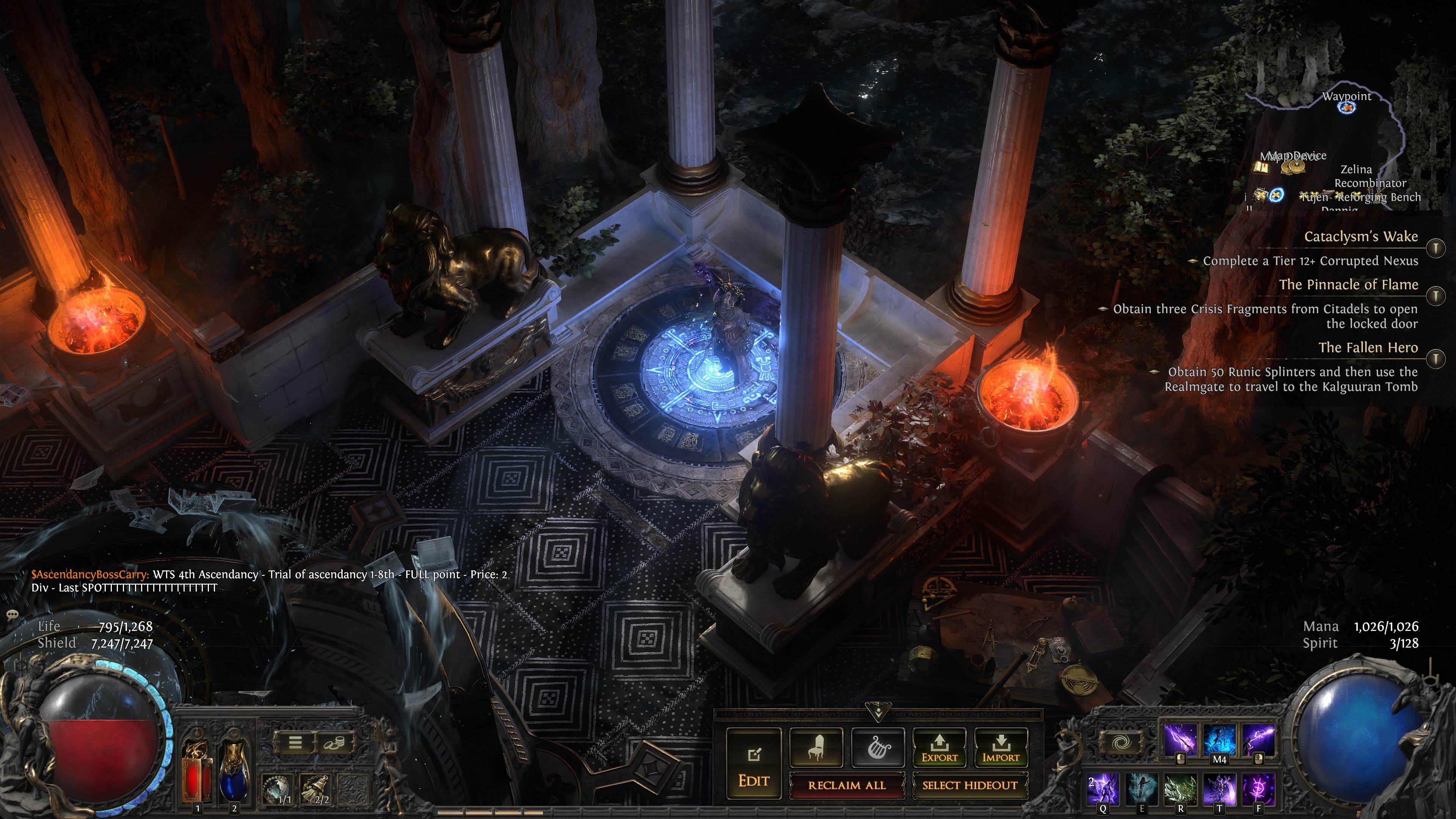Export the hideout layout
The width and height of the screenshot is (1456, 819).
(x=940, y=747)
